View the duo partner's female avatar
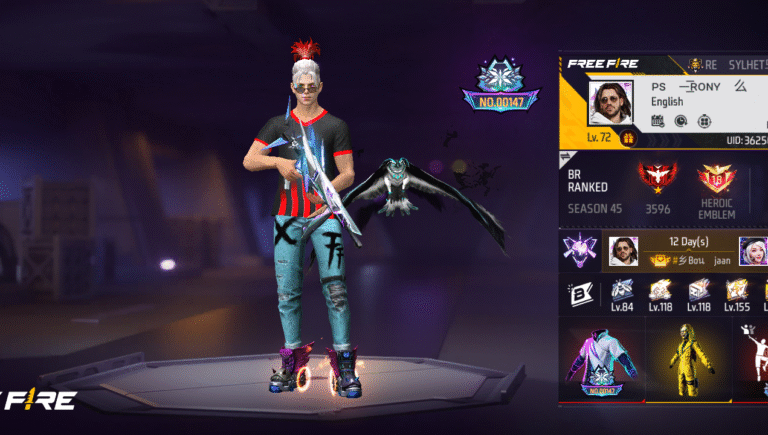768x435 pixels. tap(752, 251)
